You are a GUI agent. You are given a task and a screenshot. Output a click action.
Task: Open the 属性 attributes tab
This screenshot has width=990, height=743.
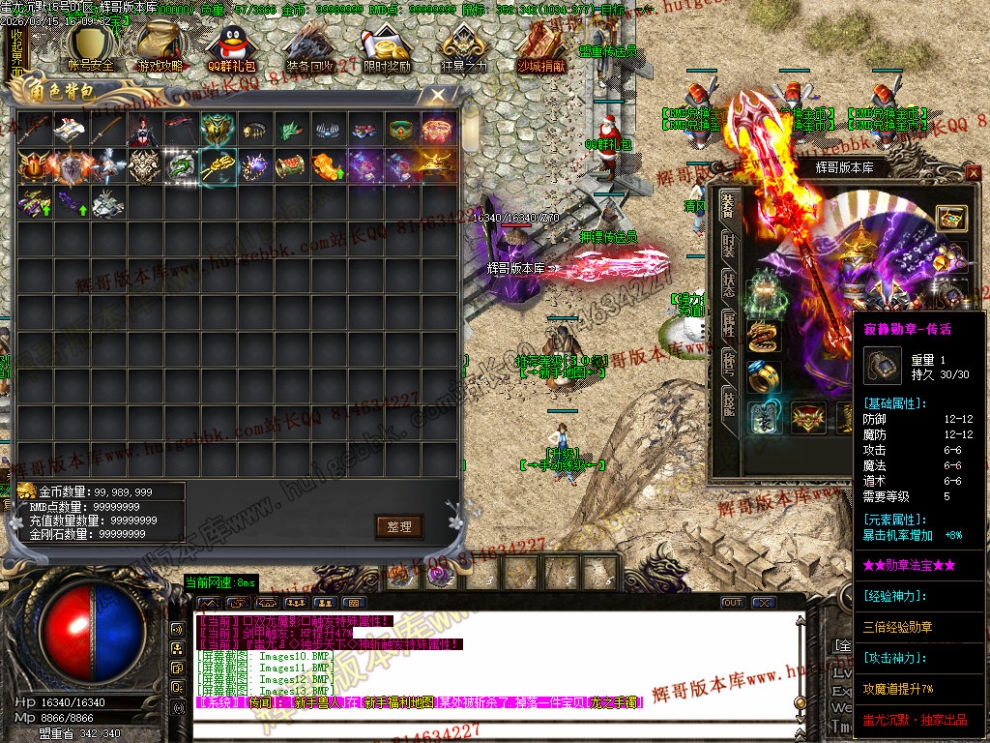[x=730, y=323]
